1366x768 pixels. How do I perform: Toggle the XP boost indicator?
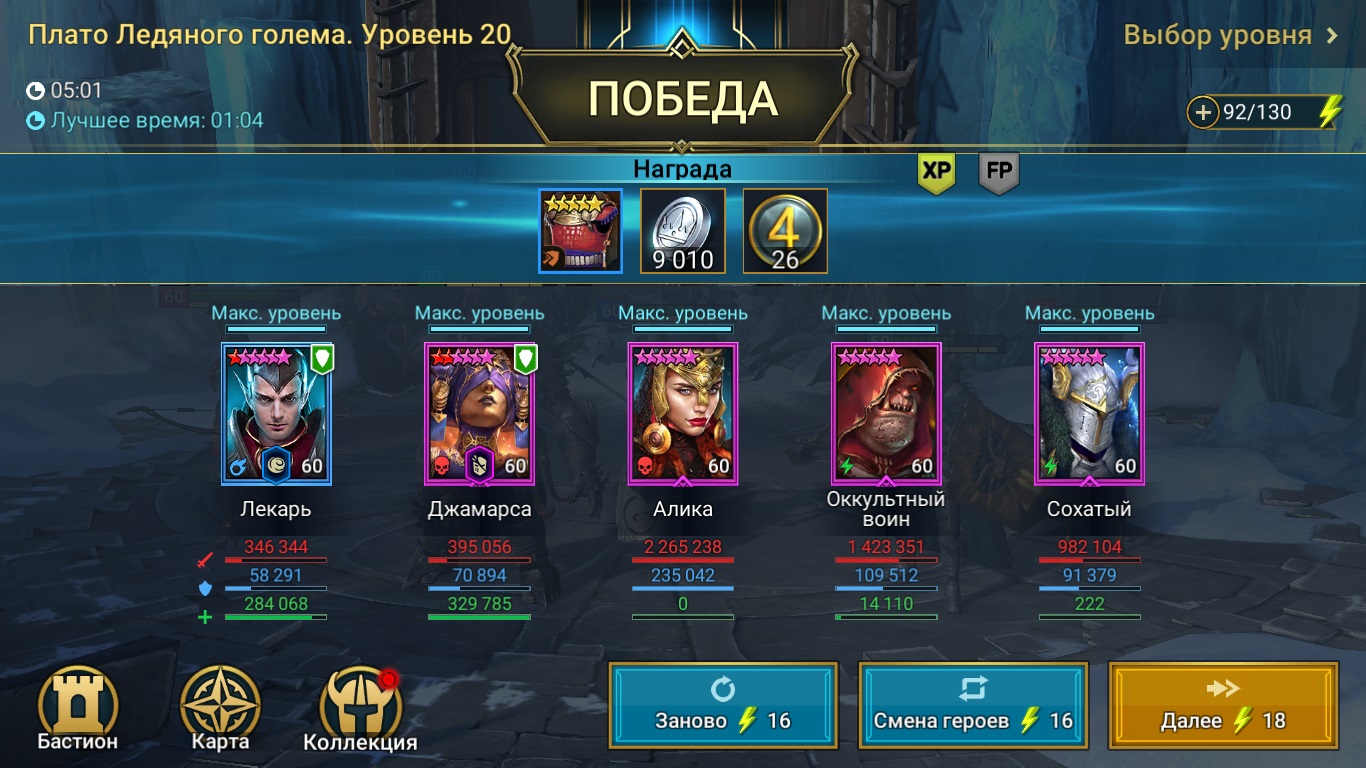point(935,172)
